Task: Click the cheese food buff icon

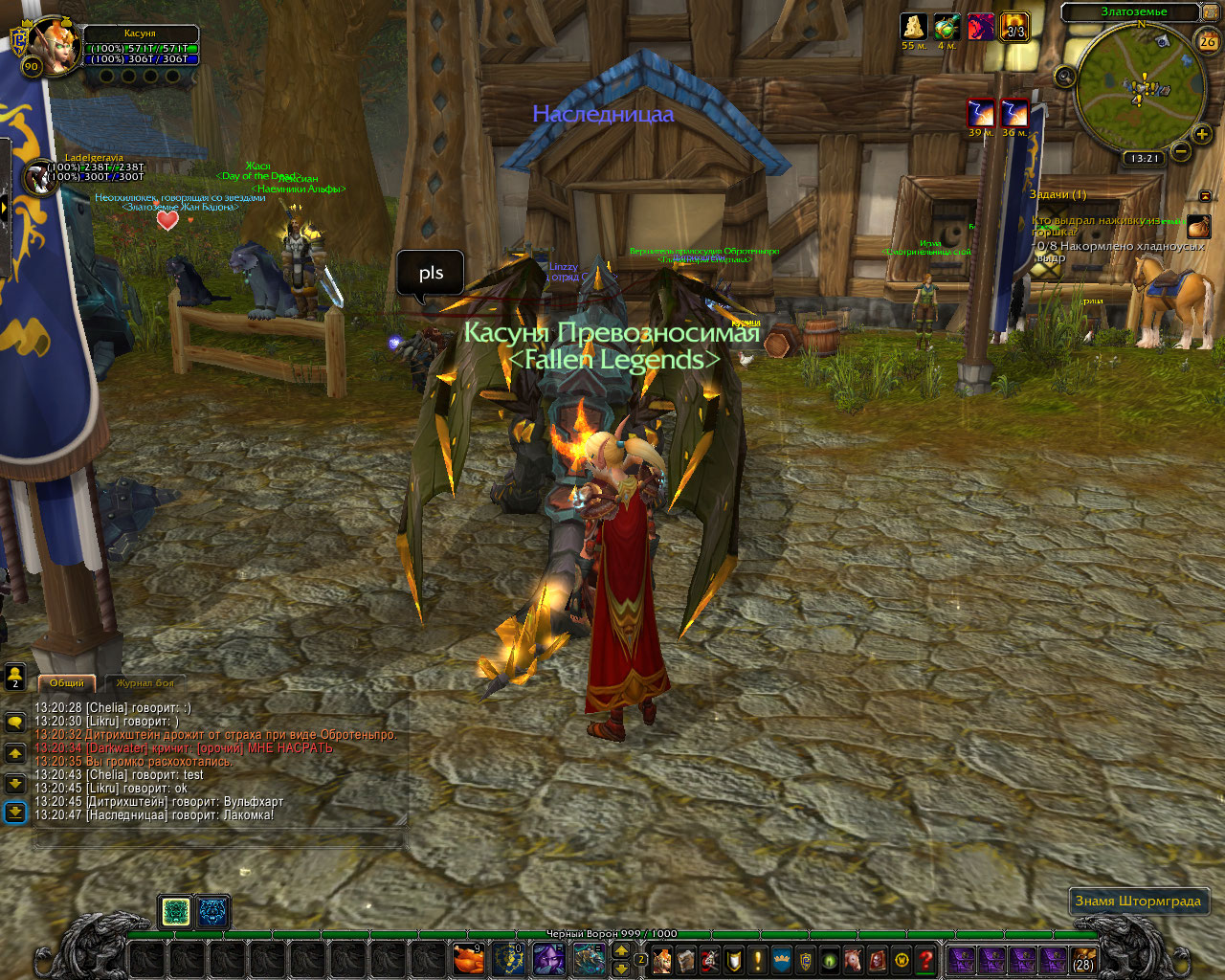Action: (x=914, y=27)
